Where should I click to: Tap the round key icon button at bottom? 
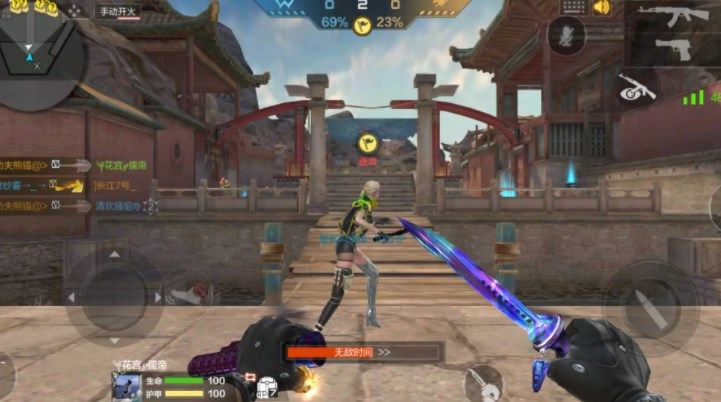(483, 383)
